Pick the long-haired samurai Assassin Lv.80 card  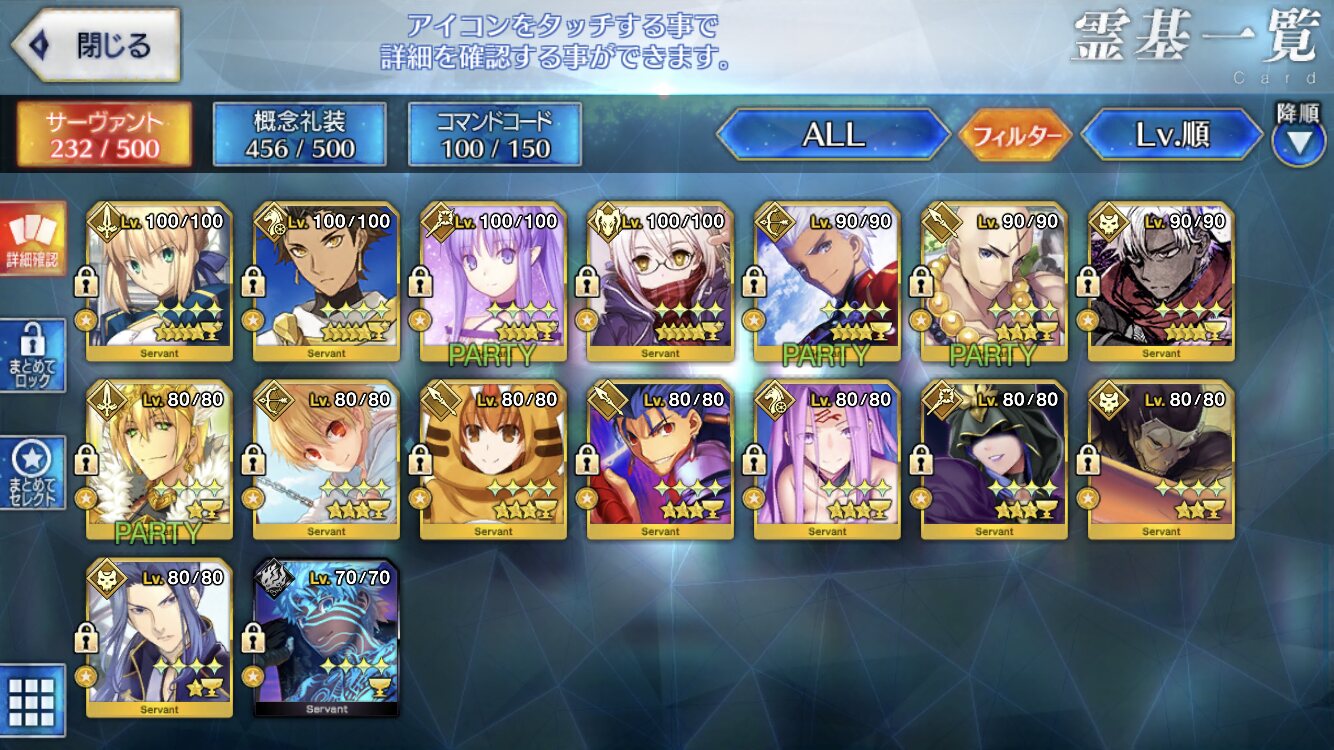point(160,637)
